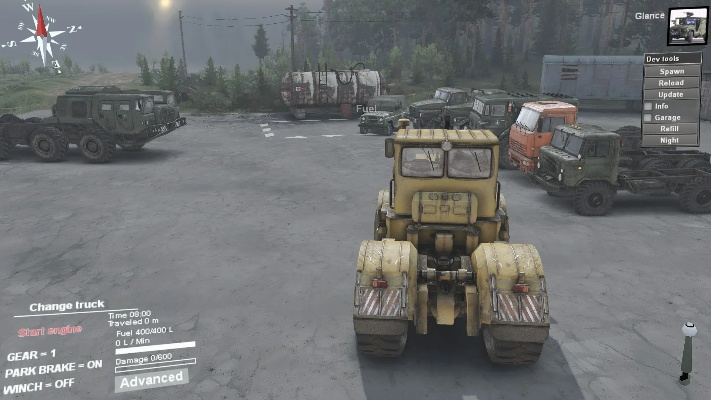This screenshot has width=711, height=400.
Task: Enable the Garage checkbox
Action: pyautogui.click(x=649, y=117)
